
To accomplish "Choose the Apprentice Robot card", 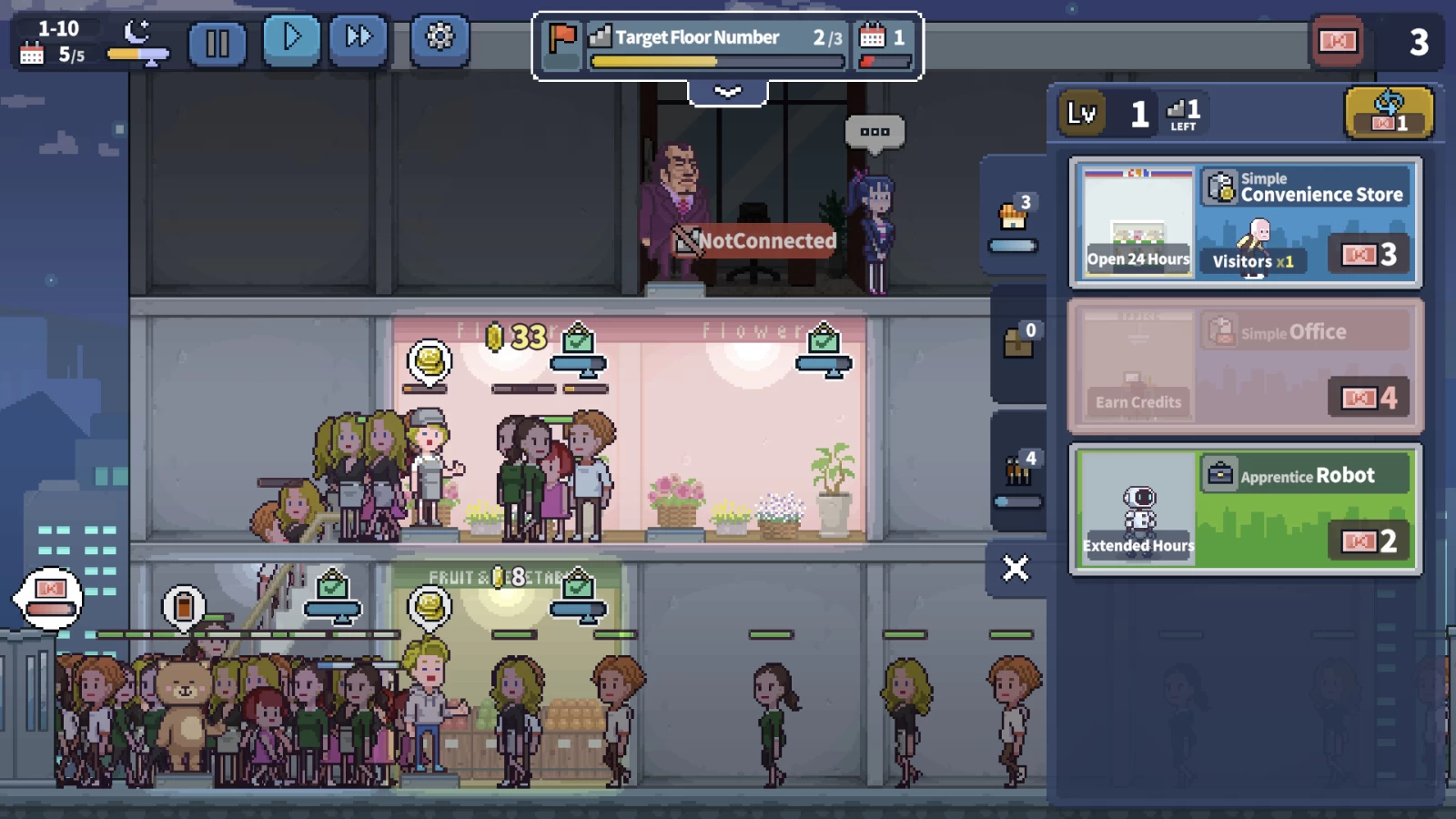I will click(x=1245, y=510).
